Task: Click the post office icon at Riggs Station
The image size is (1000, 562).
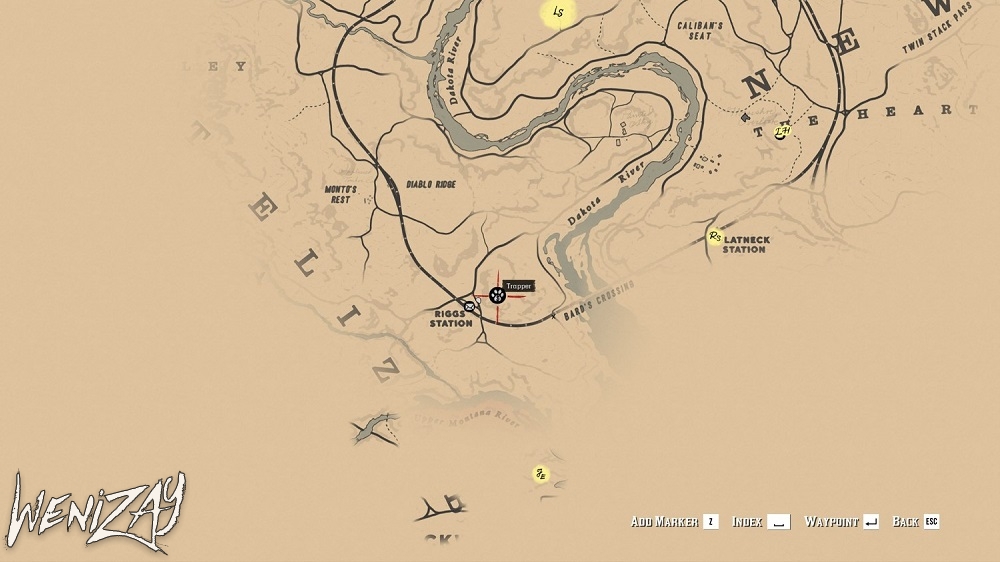Action: coord(467,305)
